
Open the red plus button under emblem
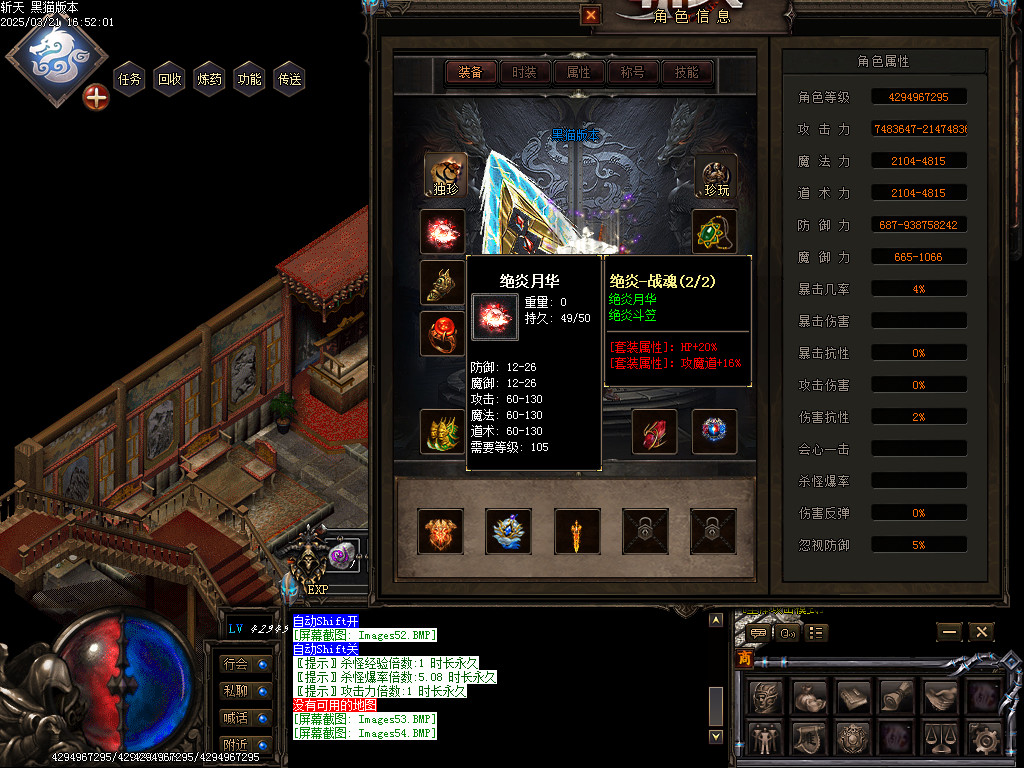pos(96,97)
